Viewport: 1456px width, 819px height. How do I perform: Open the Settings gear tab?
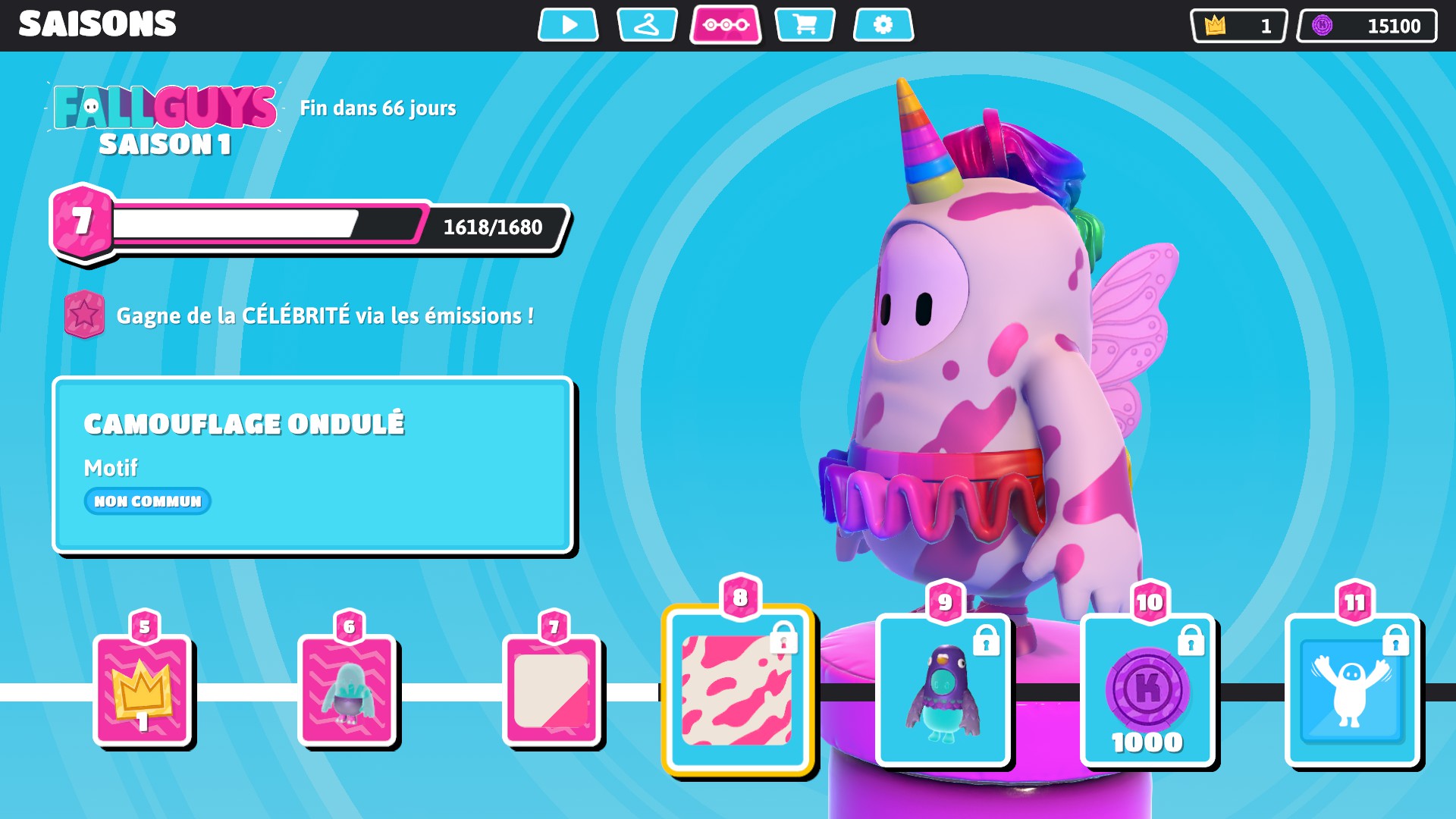[x=883, y=25]
